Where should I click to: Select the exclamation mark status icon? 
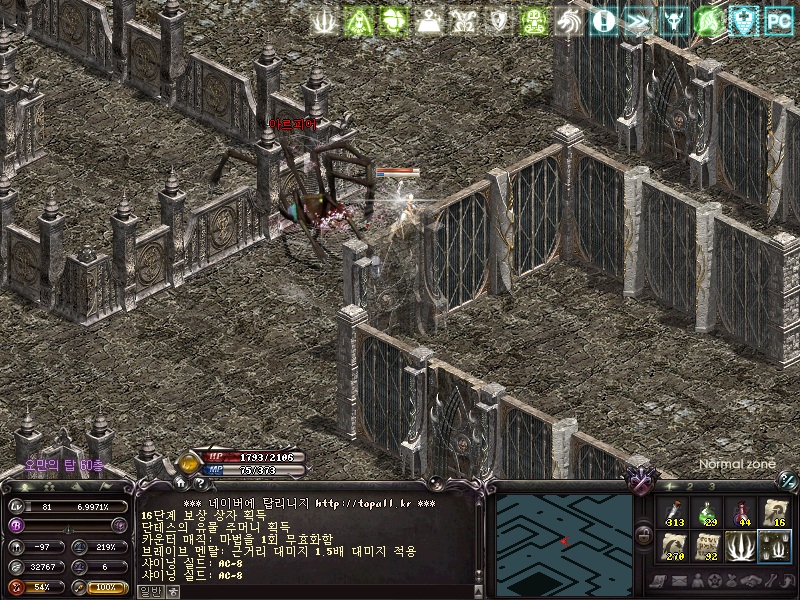(603, 20)
